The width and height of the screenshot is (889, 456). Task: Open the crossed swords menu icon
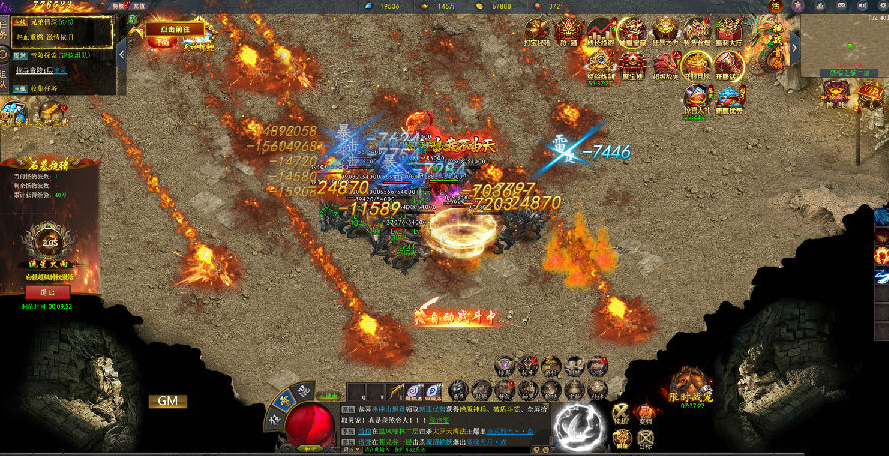(621, 414)
